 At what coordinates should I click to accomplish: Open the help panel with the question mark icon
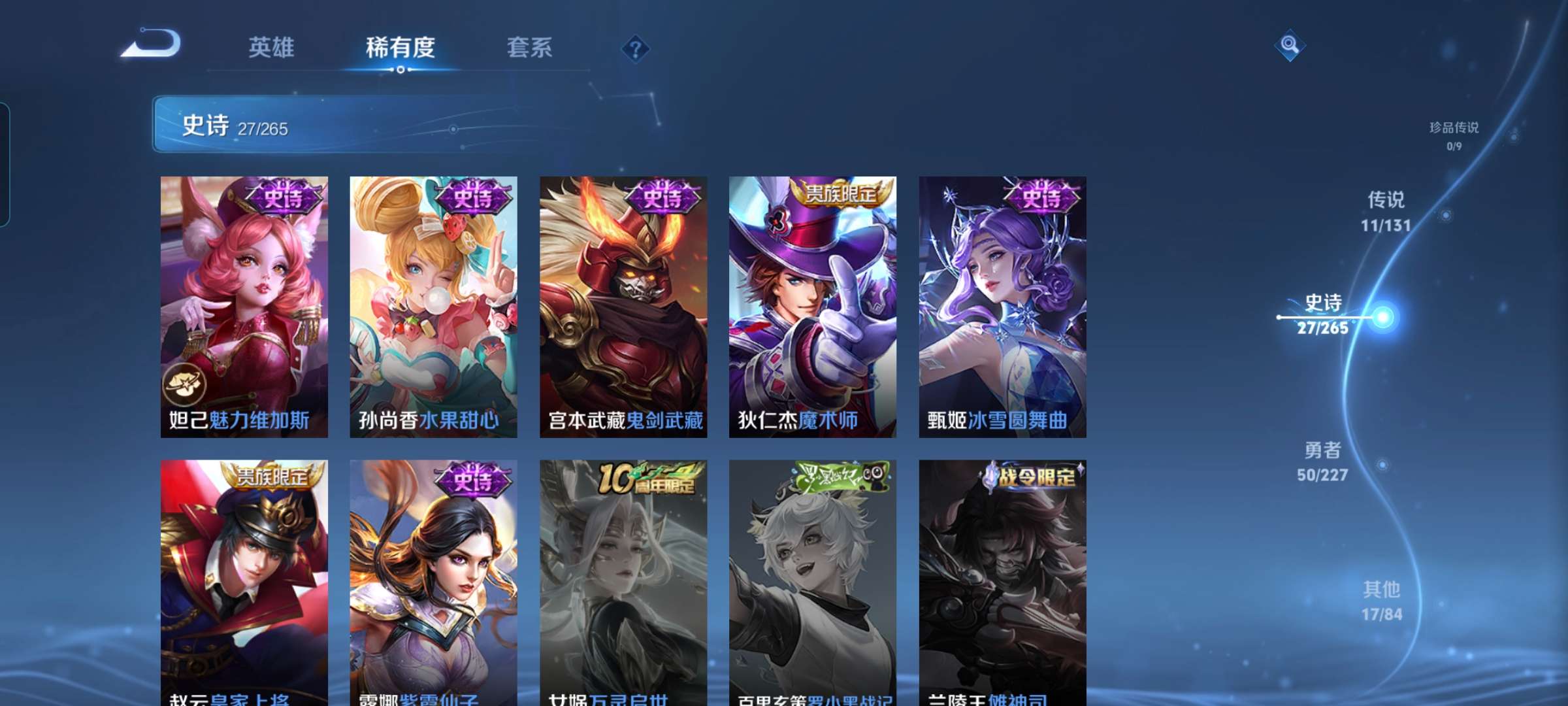click(636, 50)
